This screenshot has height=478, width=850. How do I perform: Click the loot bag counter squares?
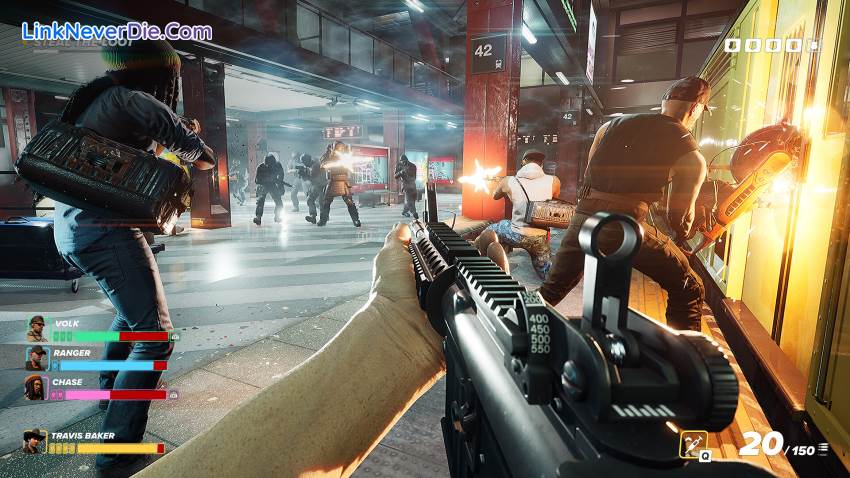point(768,45)
